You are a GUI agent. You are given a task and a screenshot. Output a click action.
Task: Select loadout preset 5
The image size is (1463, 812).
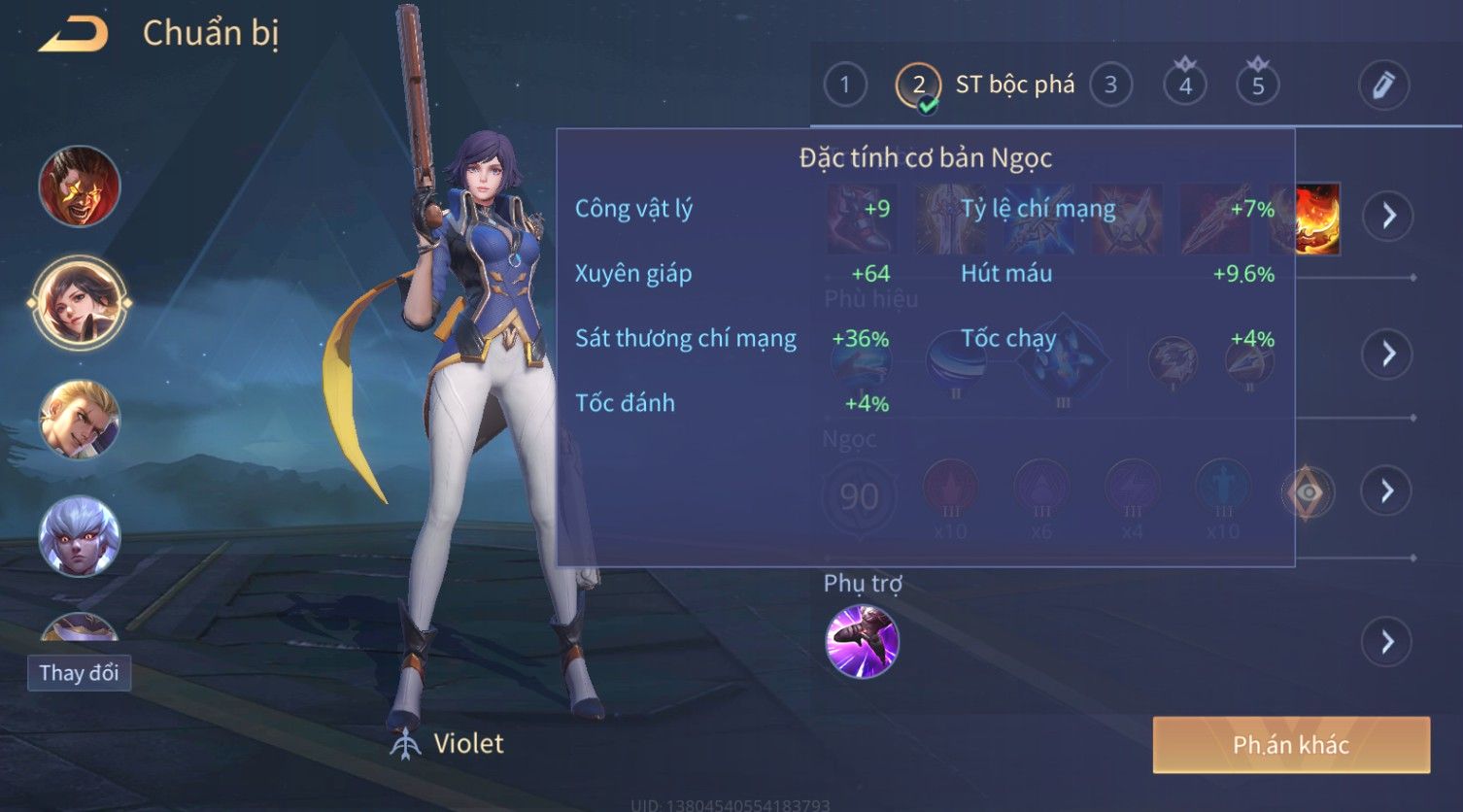point(1258,85)
